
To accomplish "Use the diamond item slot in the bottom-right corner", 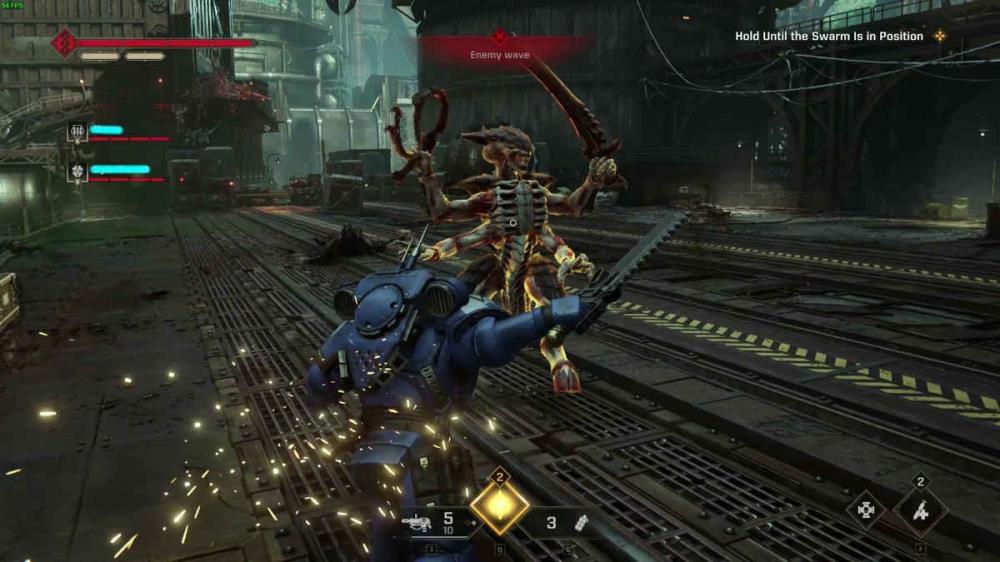I will pyautogui.click(x=920, y=513).
